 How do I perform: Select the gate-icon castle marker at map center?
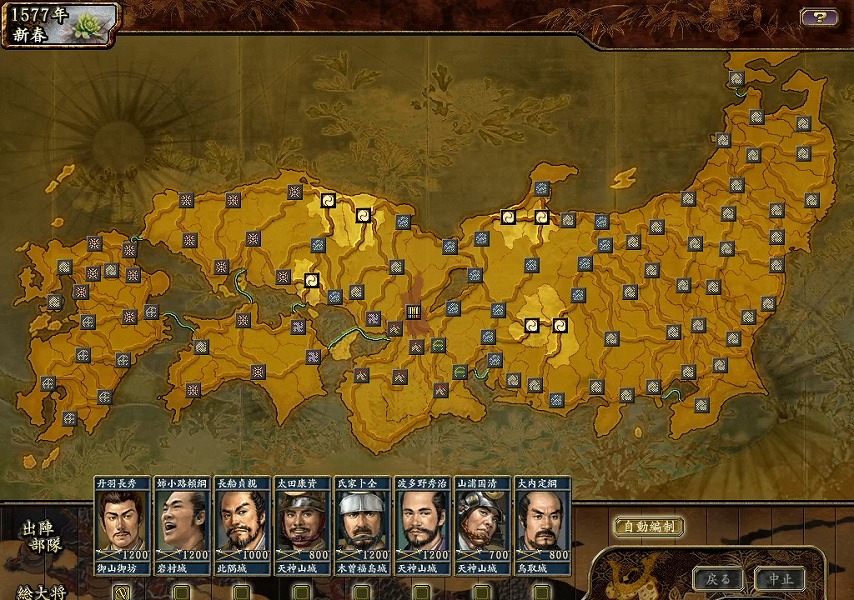[x=413, y=312]
